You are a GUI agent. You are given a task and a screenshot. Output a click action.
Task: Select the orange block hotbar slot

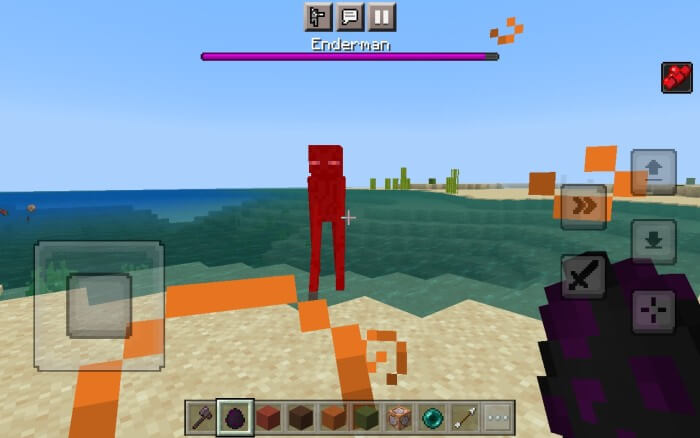(x=333, y=418)
